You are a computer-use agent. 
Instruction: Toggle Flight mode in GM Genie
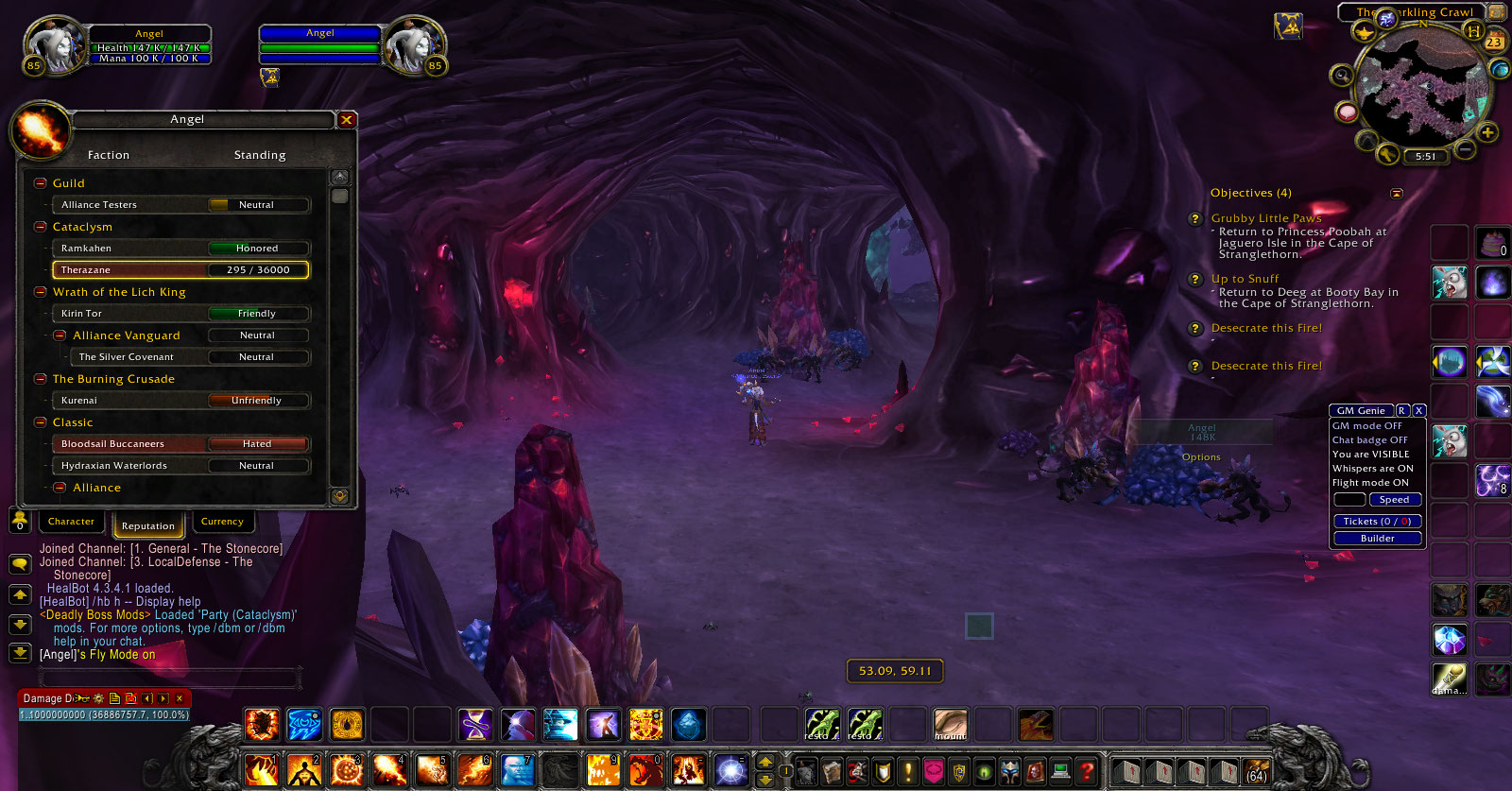[1372, 482]
